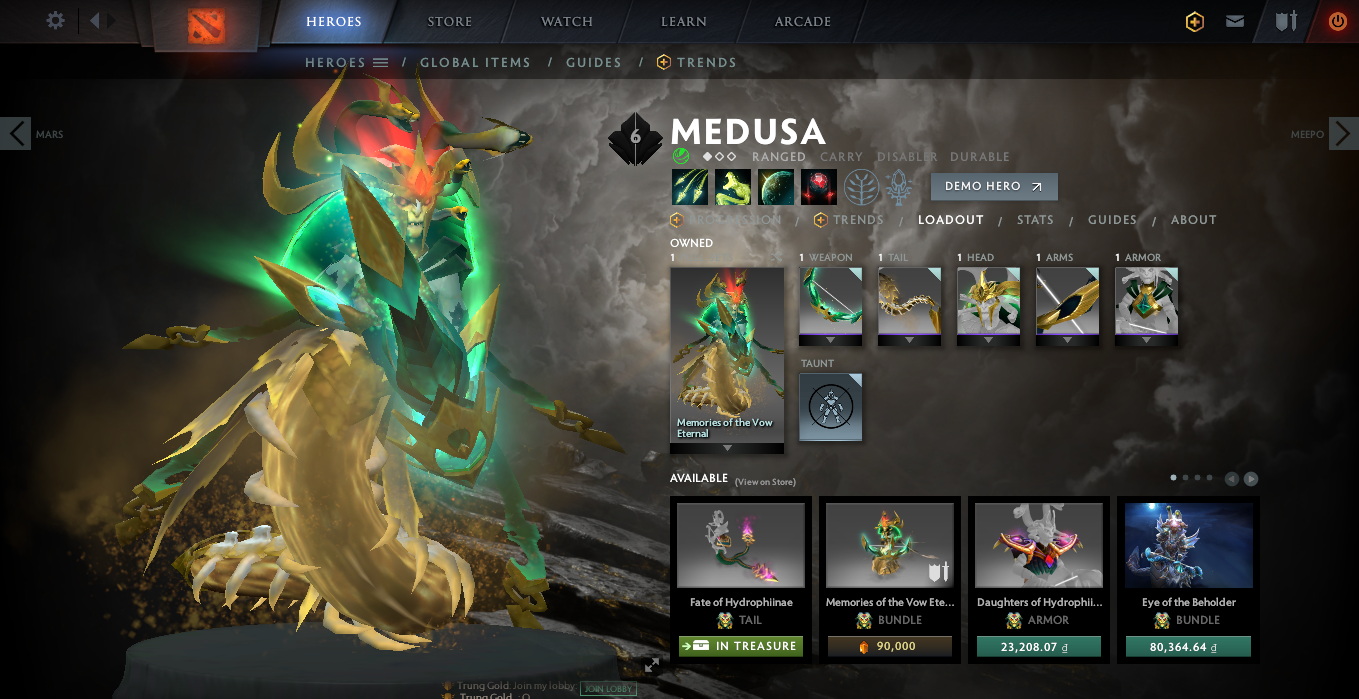Open the mail envelope icon
Viewport: 1359px width, 699px height.
pos(1235,21)
